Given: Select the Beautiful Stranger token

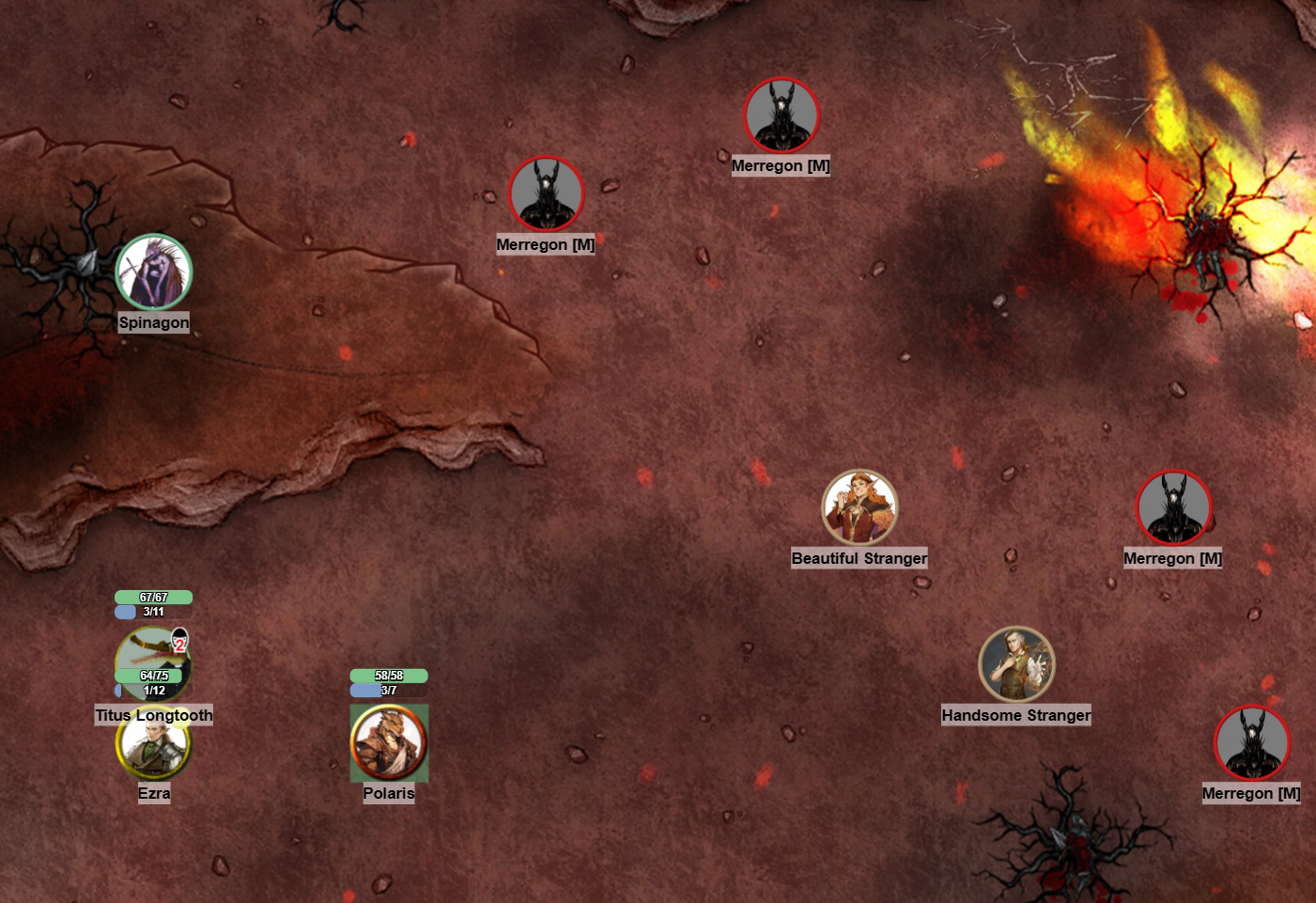Looking at the screenshot, I should 860,506.
